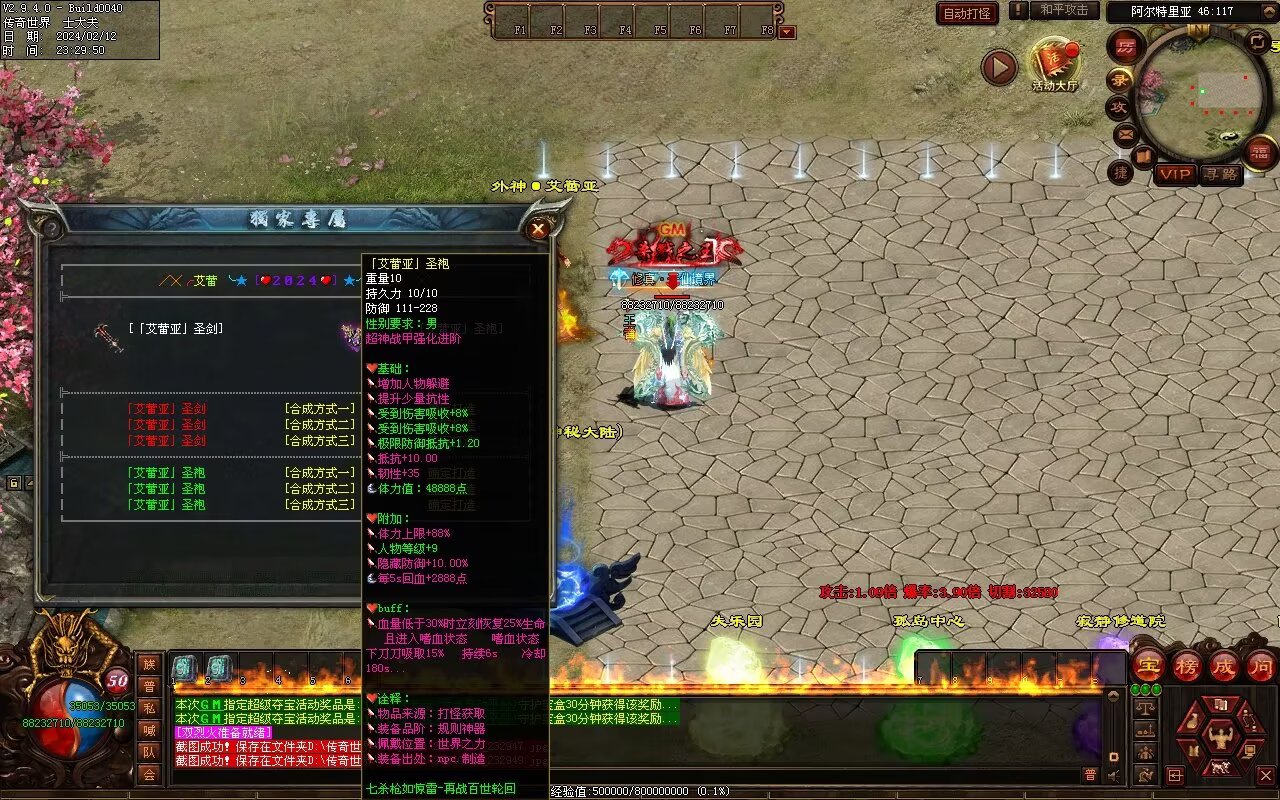Open the scales trade icon
The width and height of the screenshot is (1280, 800).
coord(1146,706)
